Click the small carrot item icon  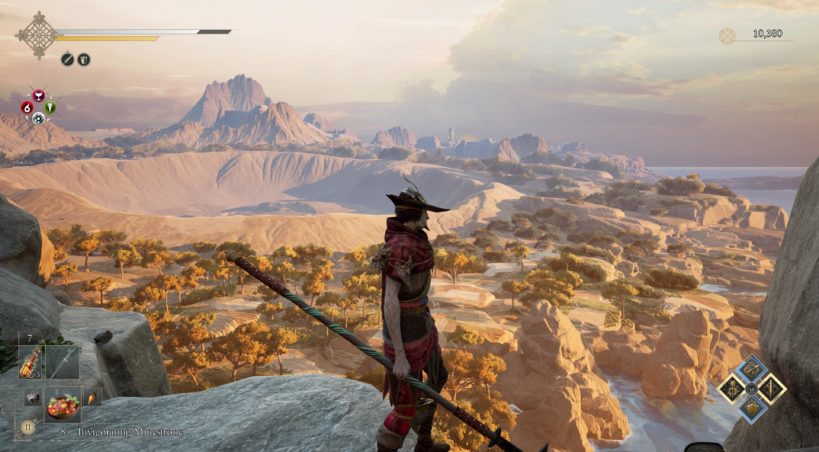click(90, 399)
